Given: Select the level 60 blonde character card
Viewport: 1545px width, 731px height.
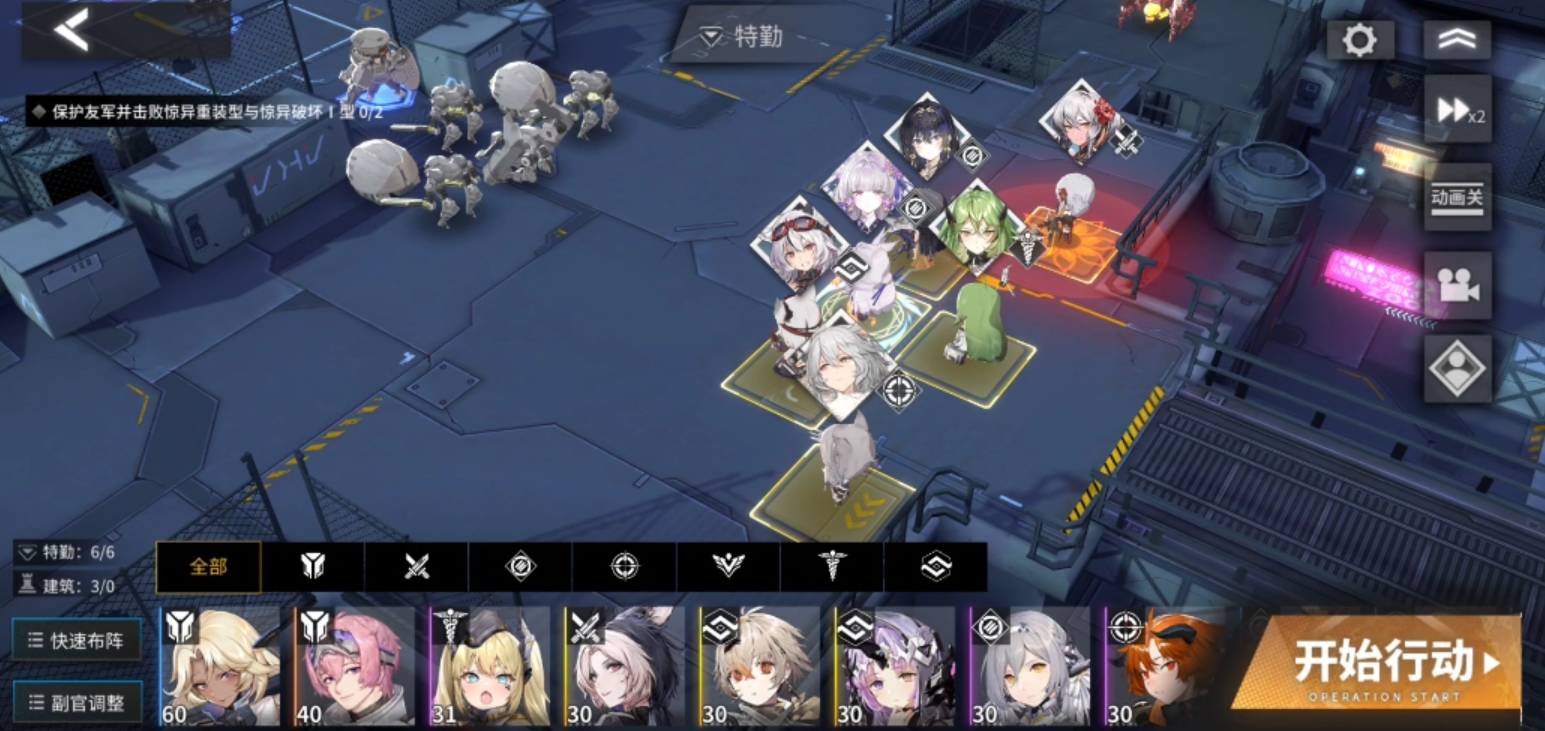Looking at the screenshot, I should pos(221,666).
